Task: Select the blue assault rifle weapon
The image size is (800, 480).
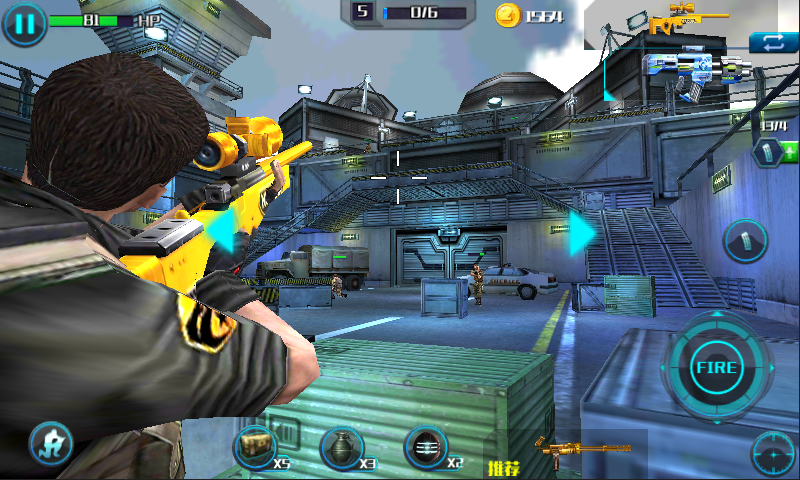Action: click(694, 72)
